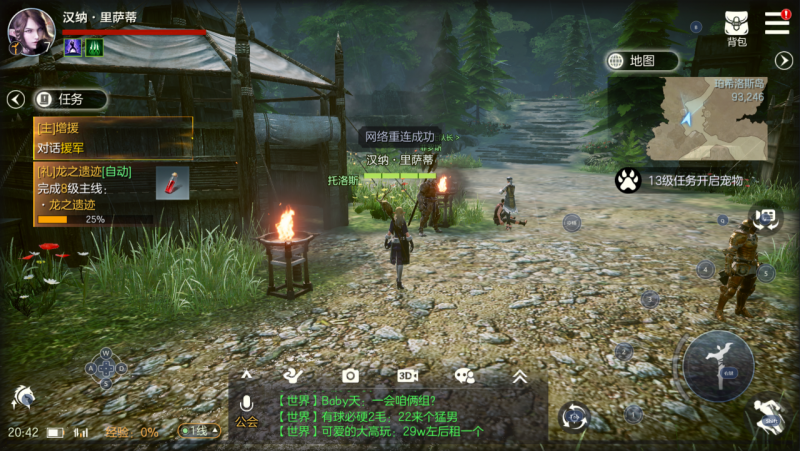Open the camera screenshot button
This screenshot has height=451, width=800.
coord(350,375)
